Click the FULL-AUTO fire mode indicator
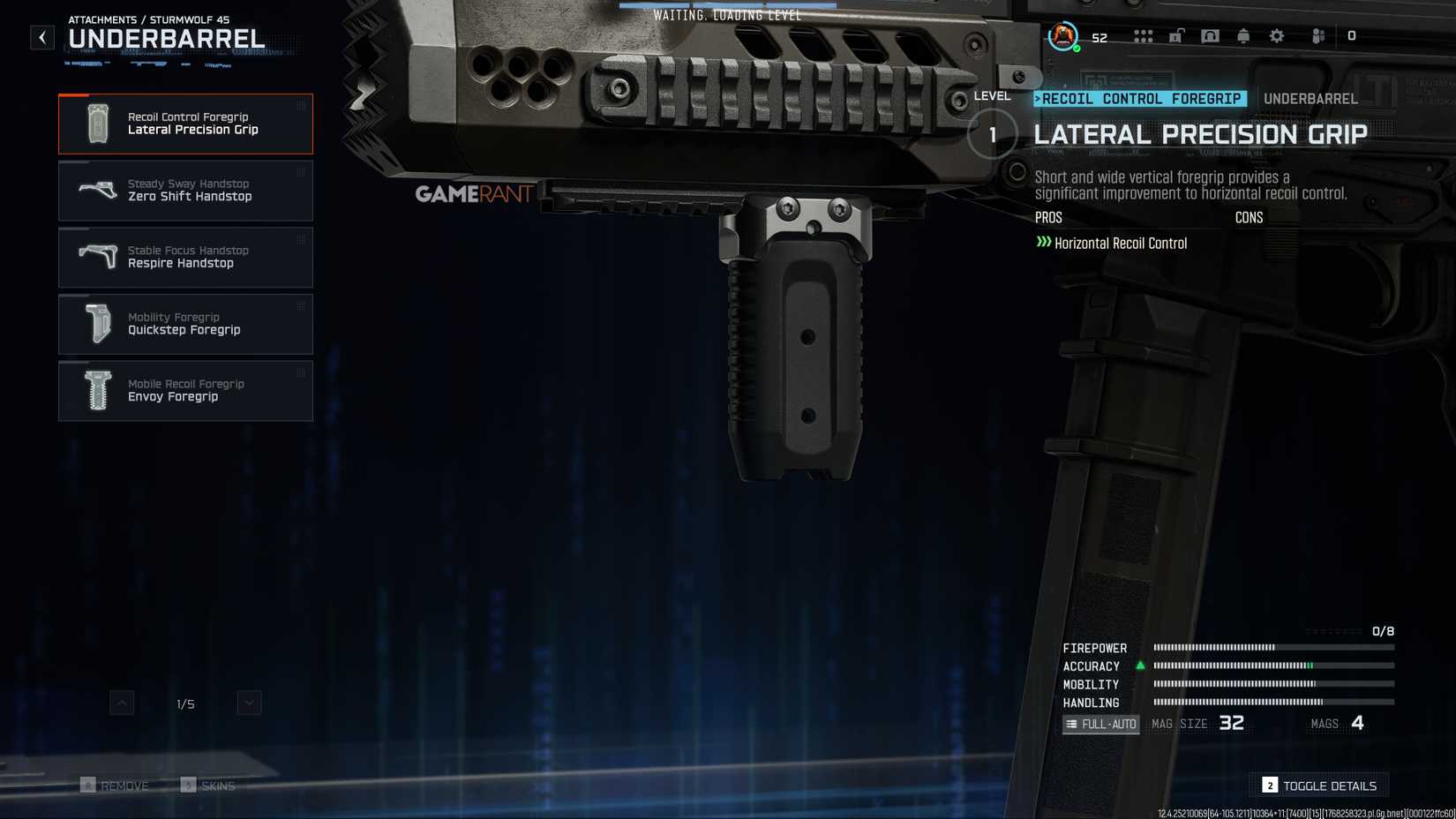 pos(1100,723)
